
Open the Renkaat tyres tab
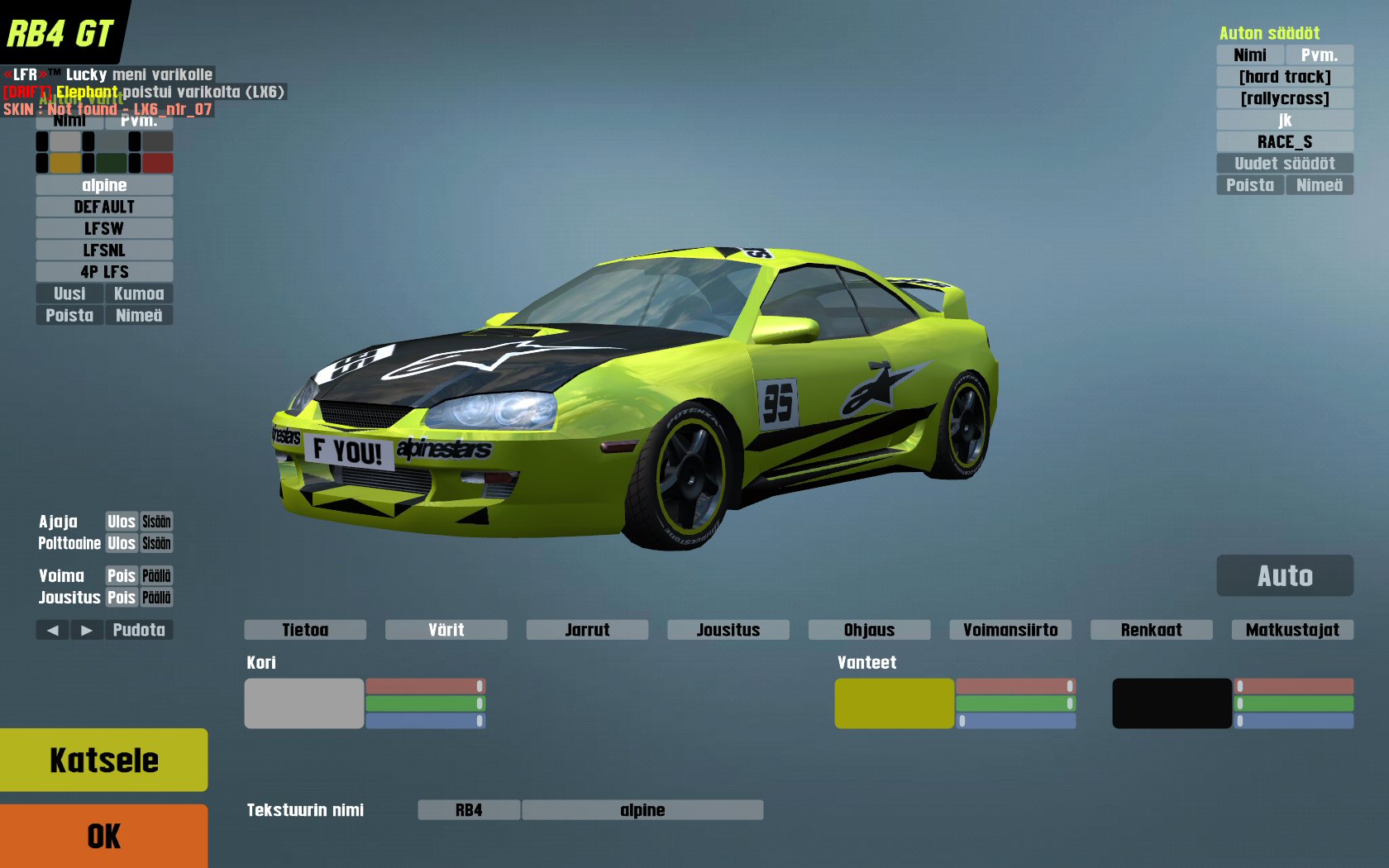coord(1151,630)
